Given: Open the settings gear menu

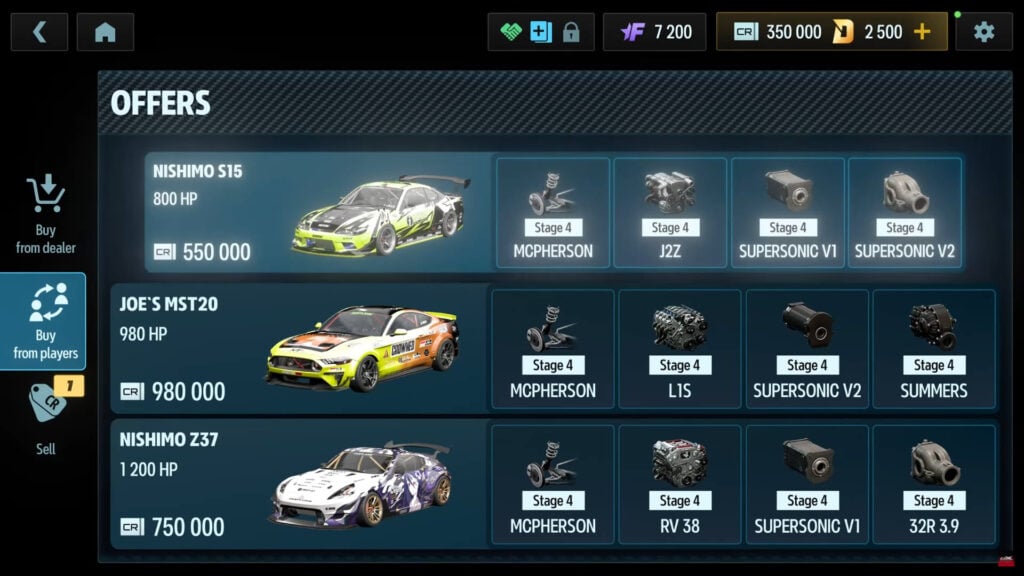Looking at the screenshot, I should [x=984, y=32].
